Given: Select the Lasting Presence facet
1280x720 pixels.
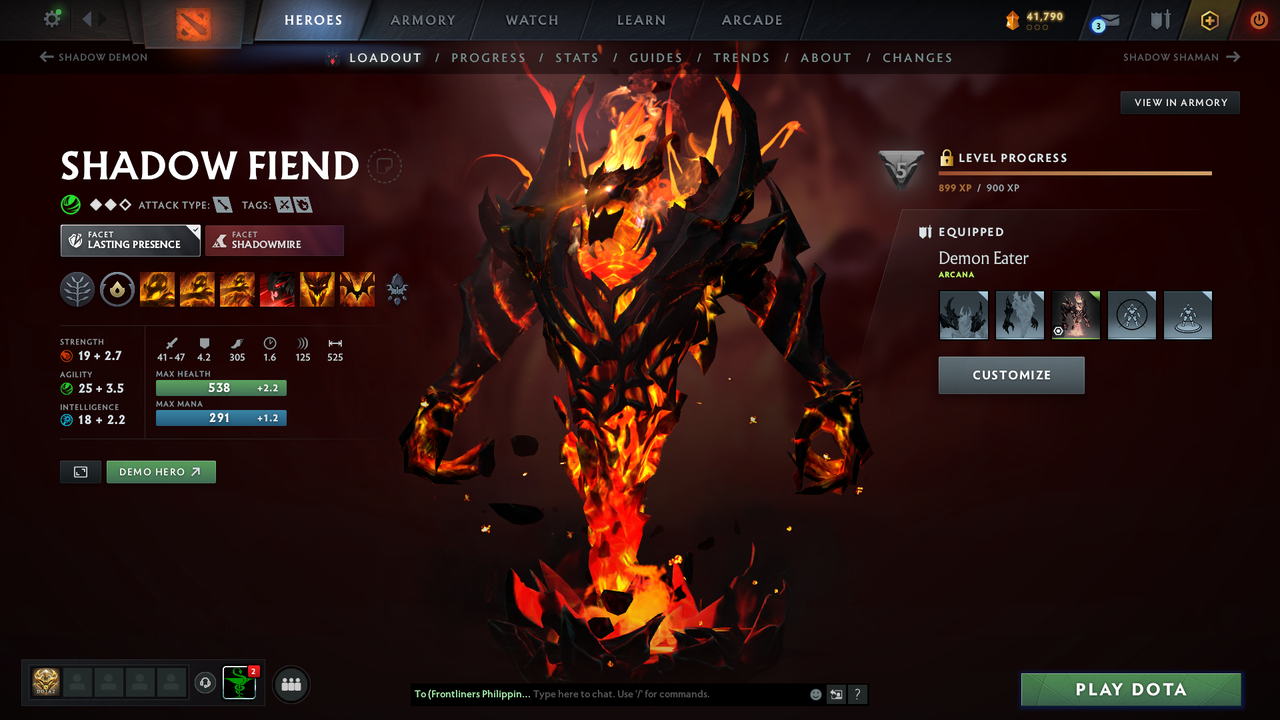Looking at the screenshot, I should tap(130, 240).
